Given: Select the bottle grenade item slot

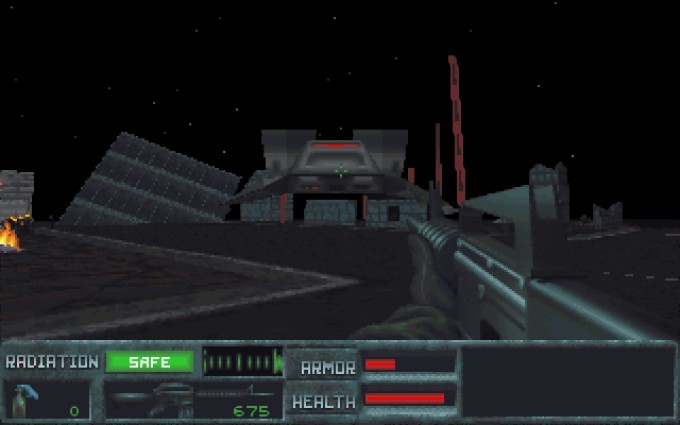Looking at the screenshot, I should [x=47, y=400].
